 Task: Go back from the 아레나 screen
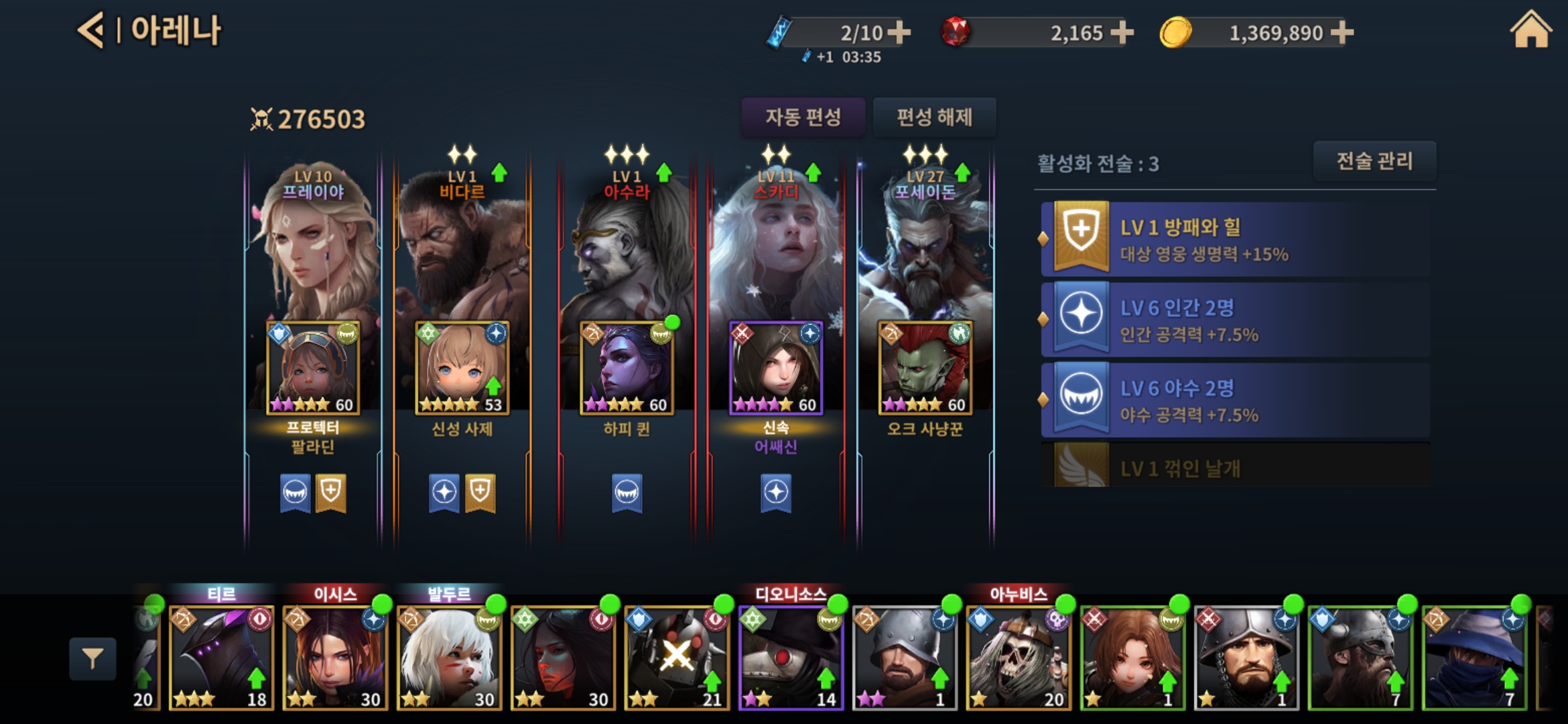91,31
